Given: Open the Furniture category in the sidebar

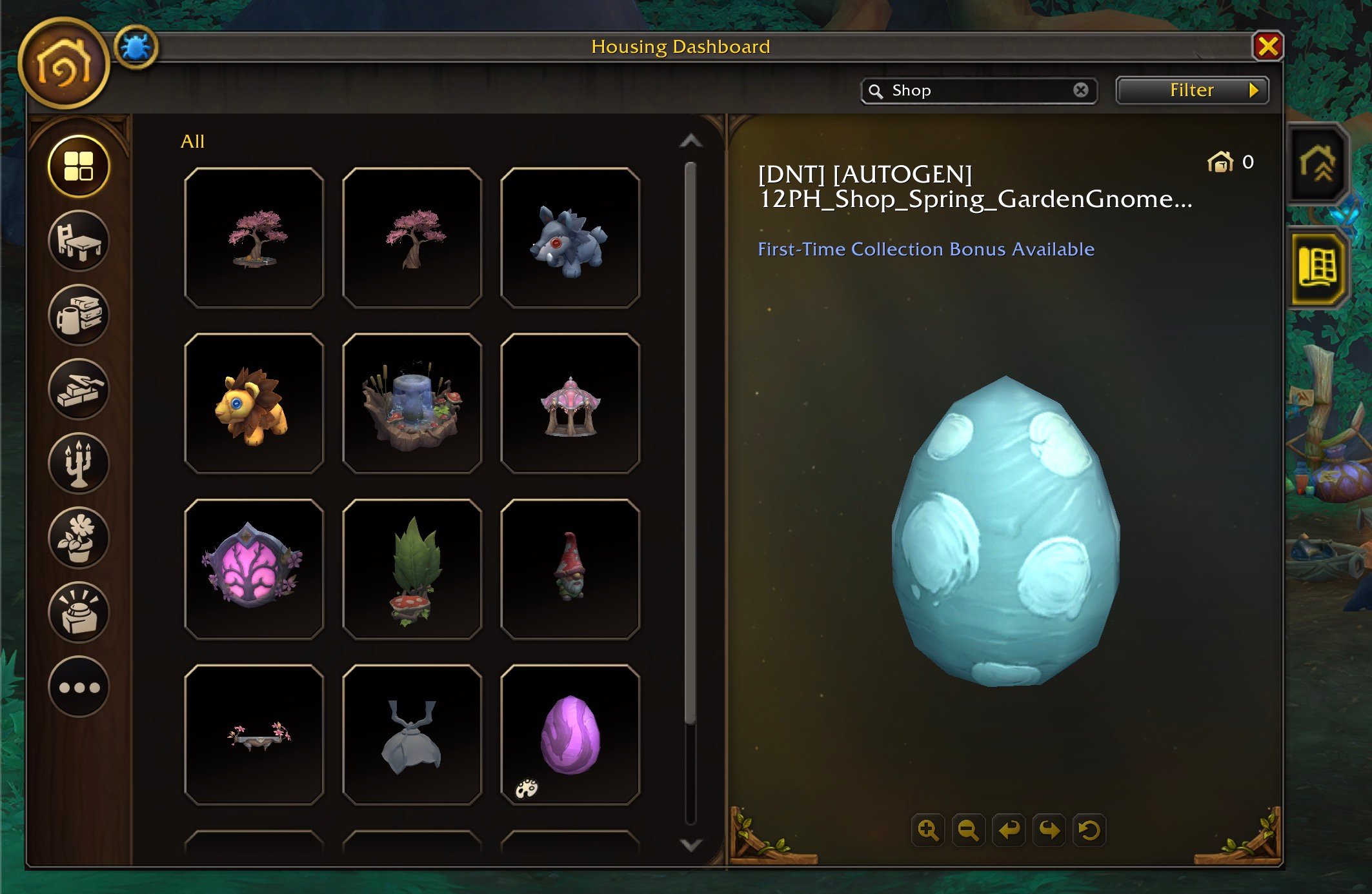Looking at the screenshot, I should pyautogui.click(x=77, y=241).
